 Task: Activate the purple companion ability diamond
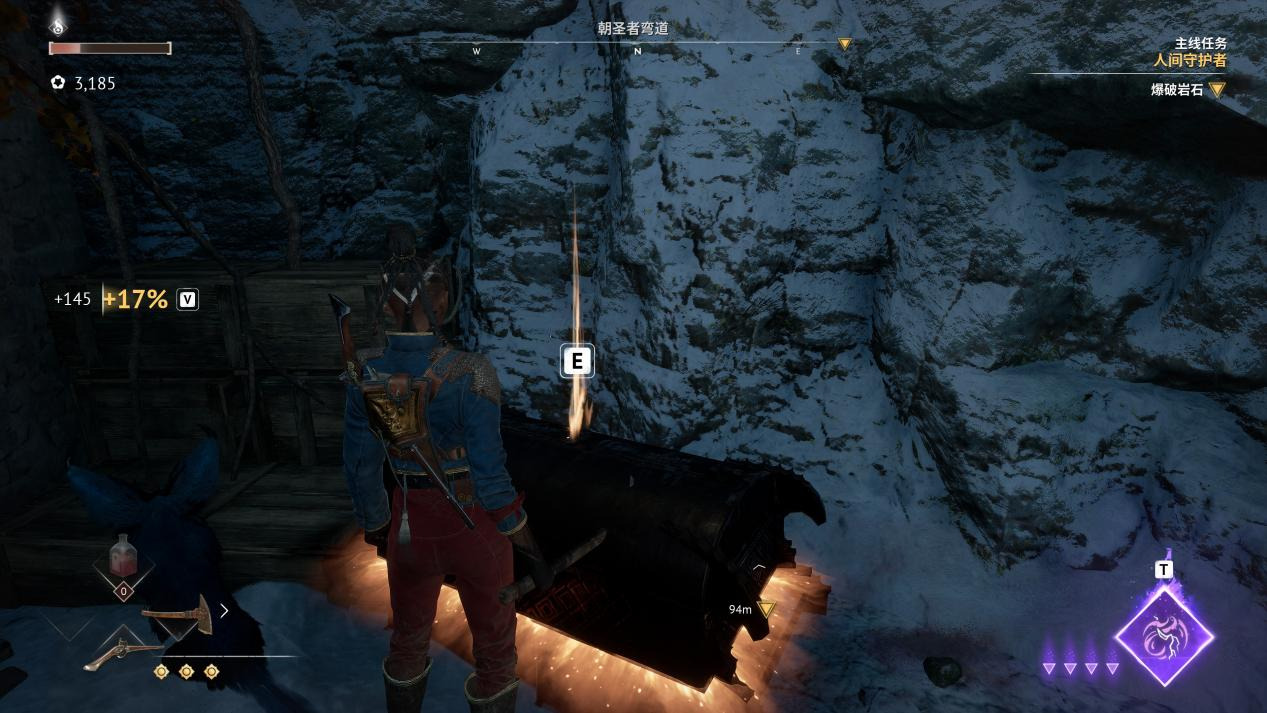[x=1164, y=635]
